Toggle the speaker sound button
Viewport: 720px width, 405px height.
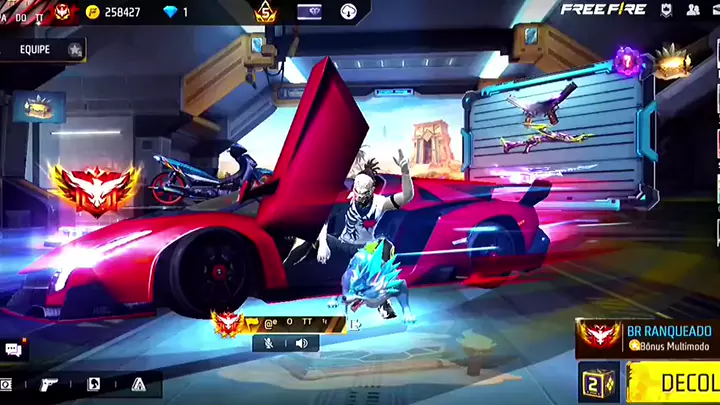tap(301, 343)
